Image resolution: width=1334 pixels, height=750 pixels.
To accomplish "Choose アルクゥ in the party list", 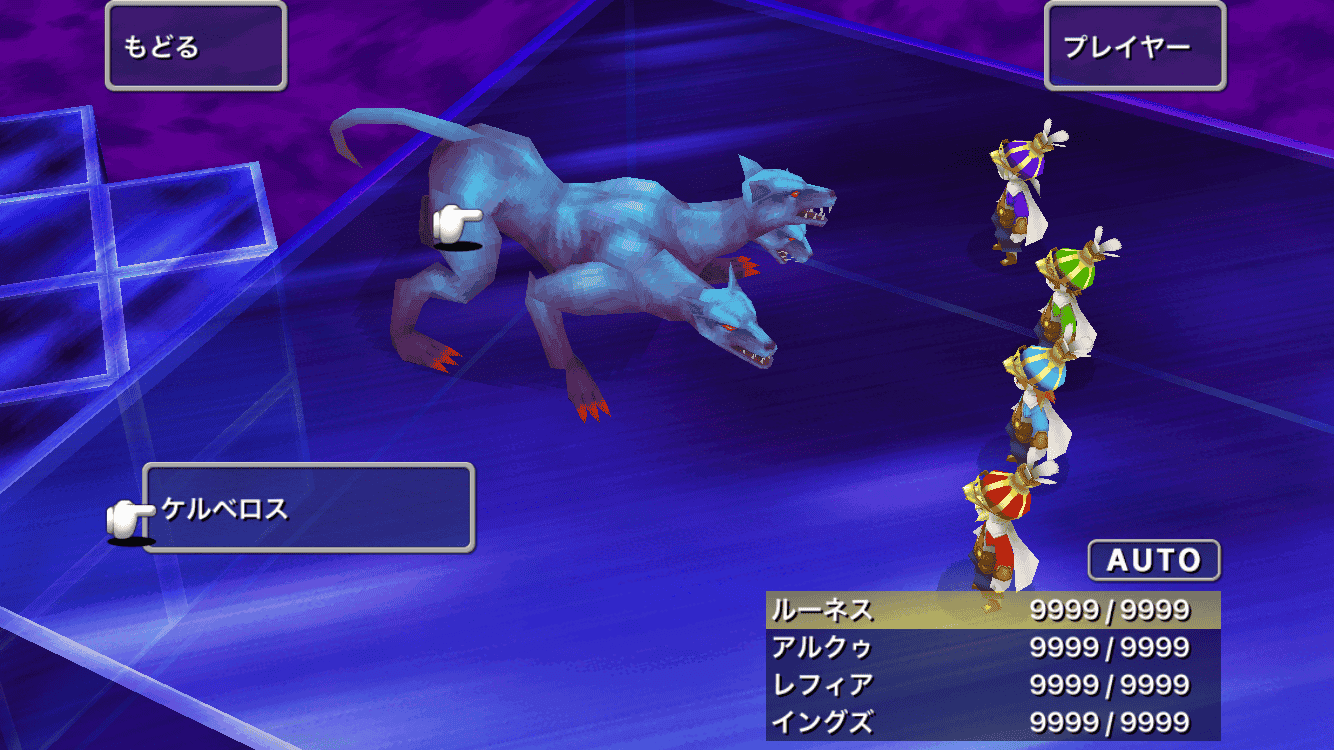I will [992, 648].
